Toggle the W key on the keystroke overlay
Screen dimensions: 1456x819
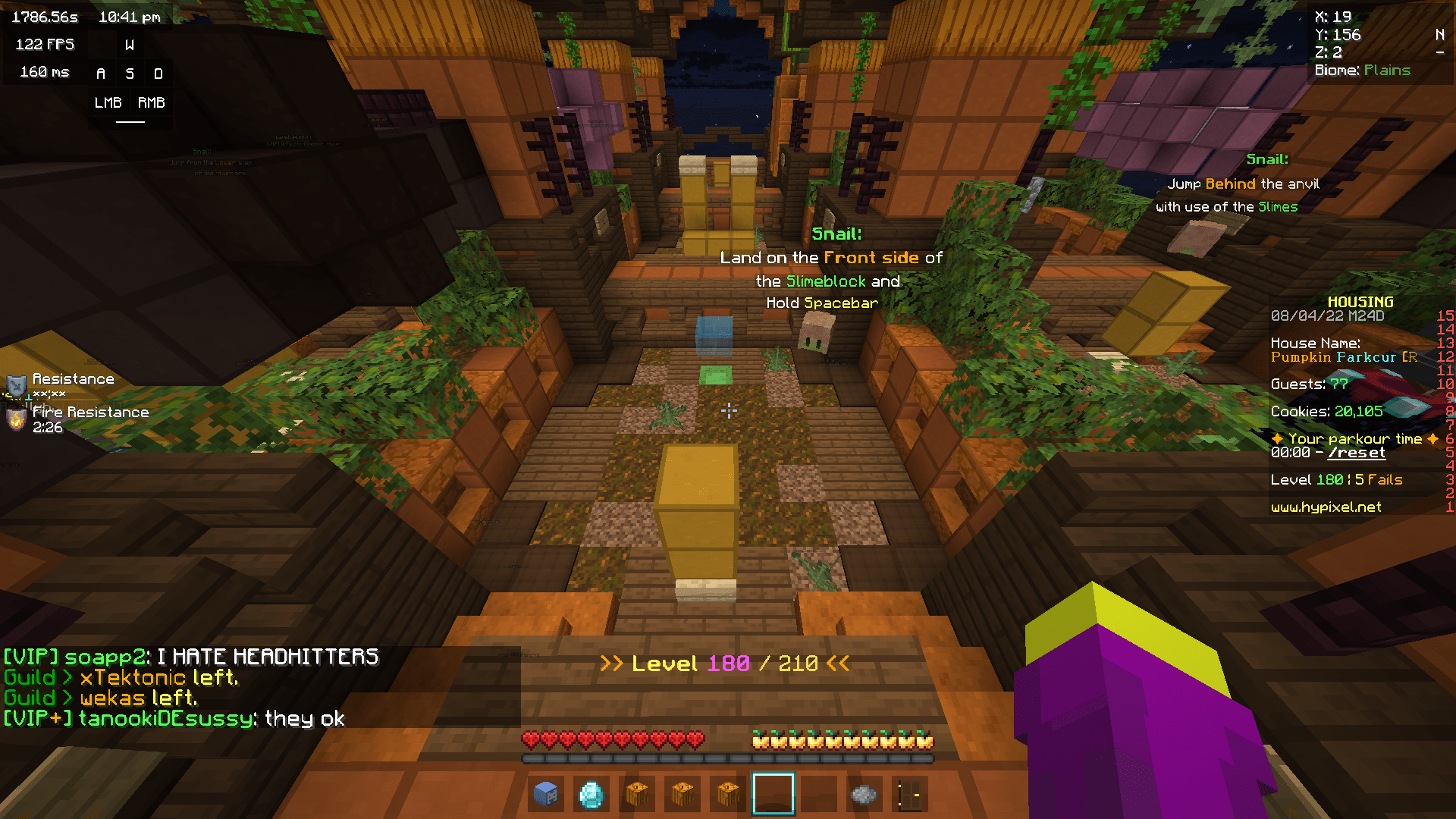(x=129, y=44)
